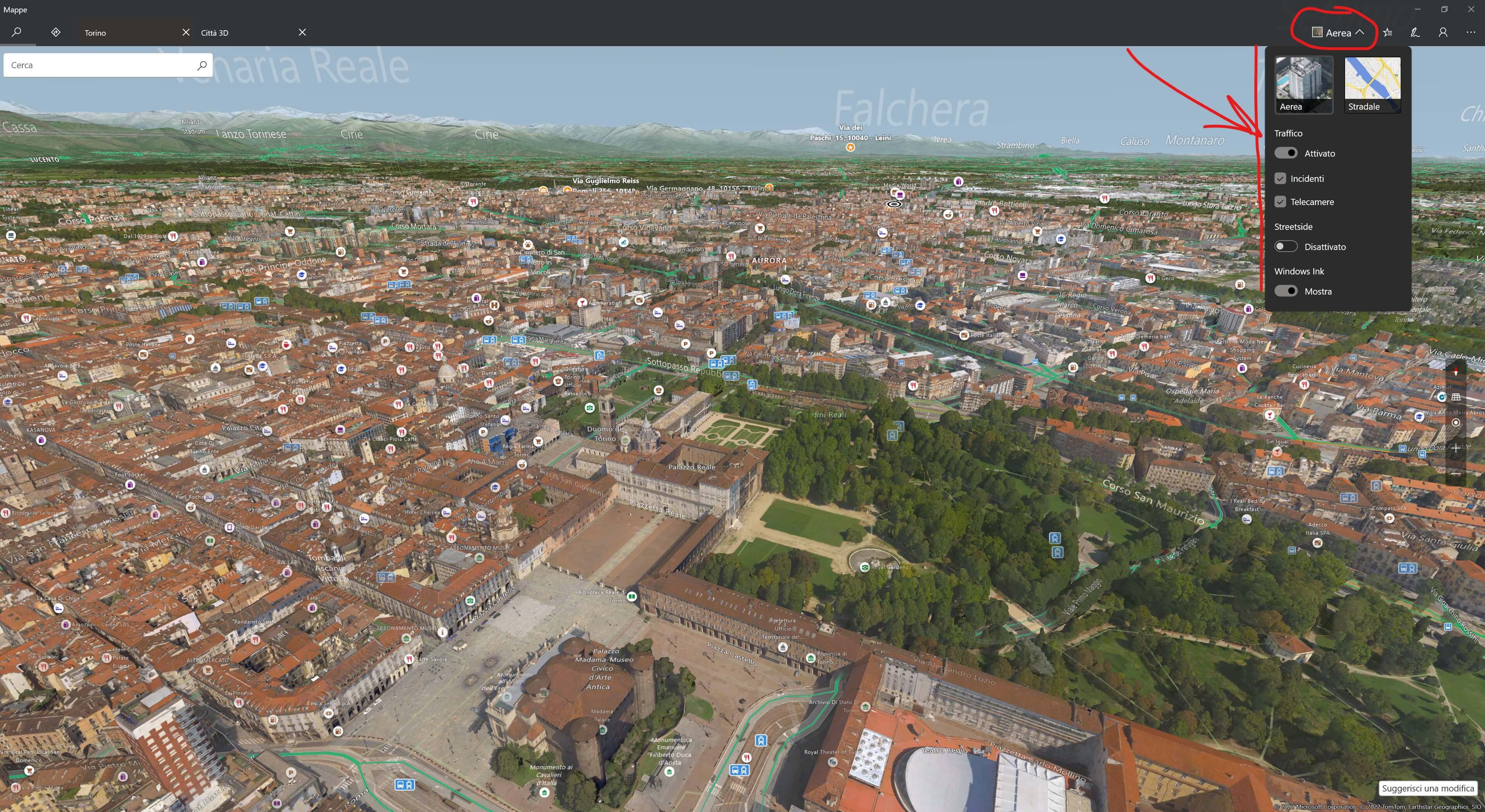Zoom in with the plus button
Viewport: 1485px width, 812px height.
pyautogui.click(x=1456, y=448)
